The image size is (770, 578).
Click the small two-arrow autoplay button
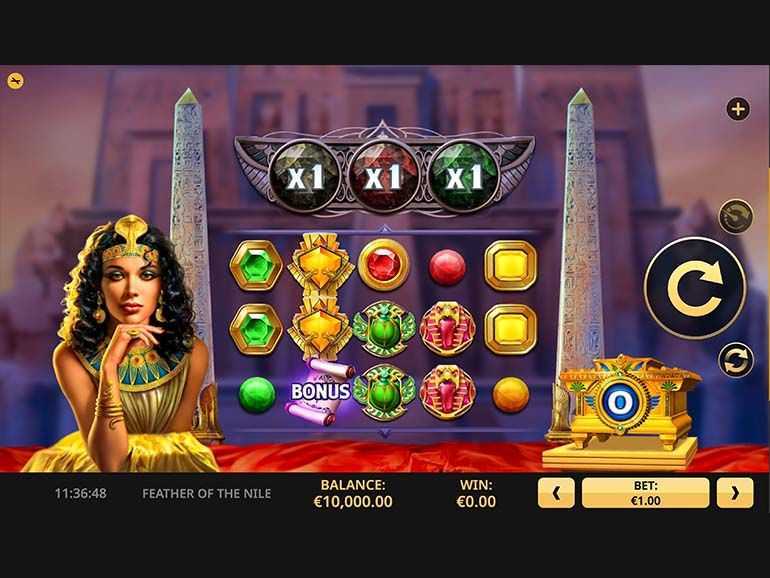(735, 360)
